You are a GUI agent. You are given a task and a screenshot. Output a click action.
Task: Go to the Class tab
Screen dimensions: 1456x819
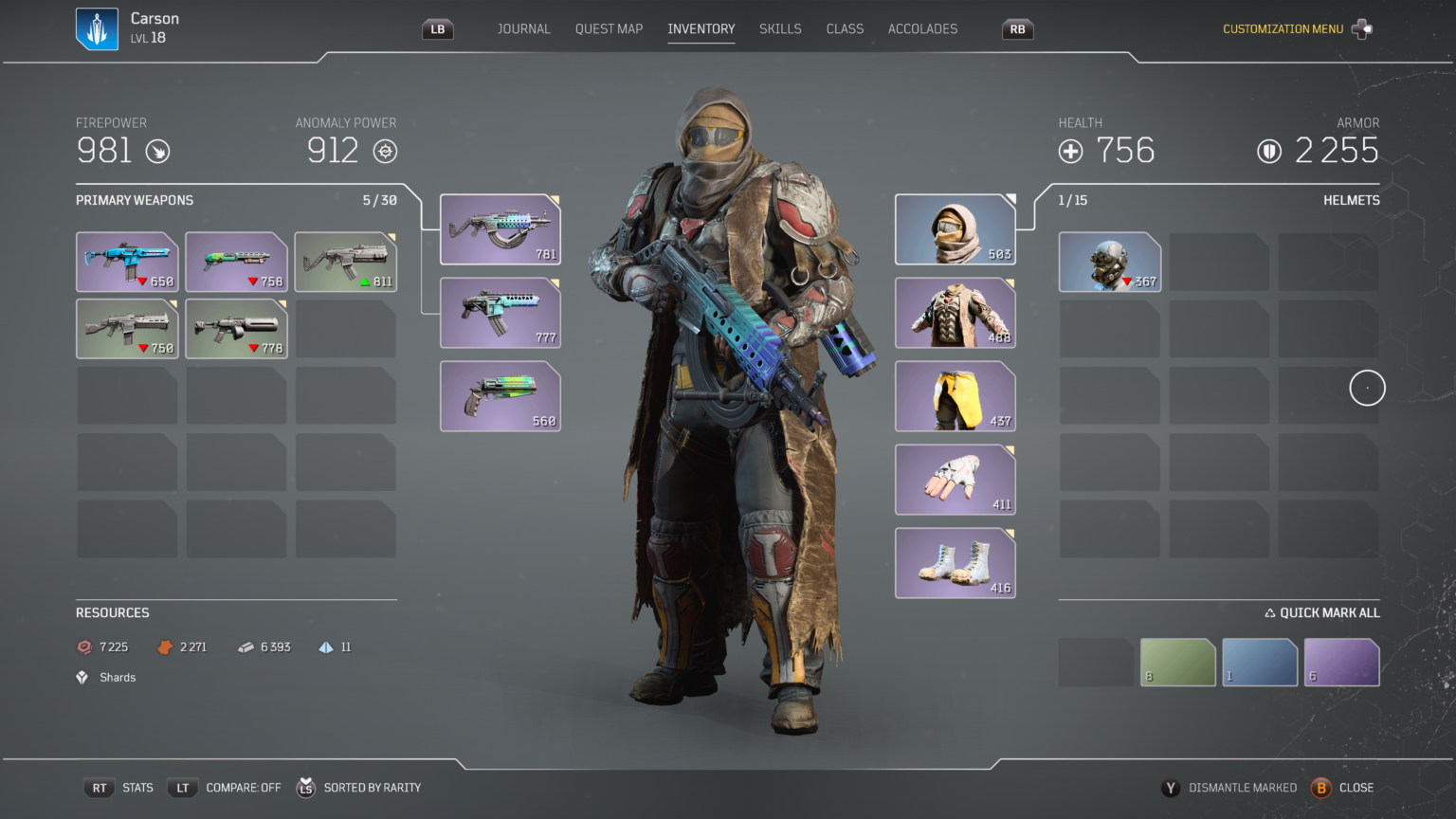[x=845, y=29]
